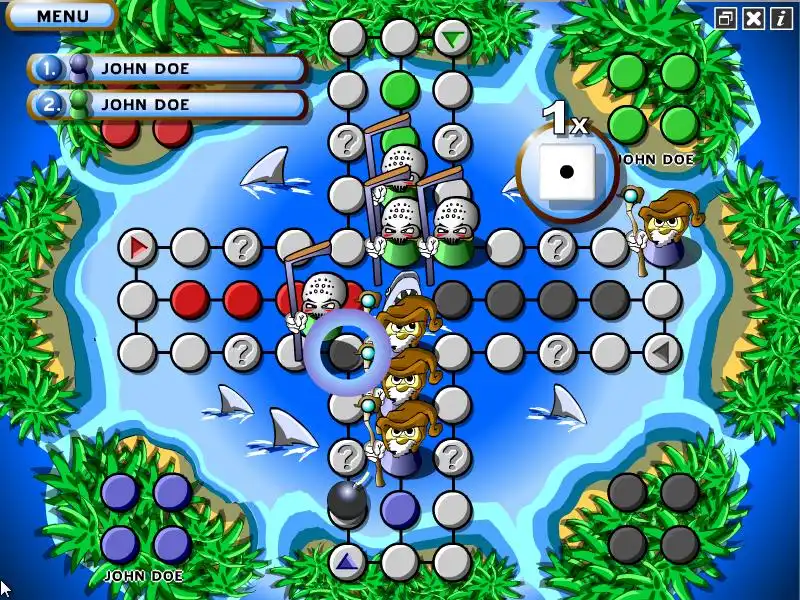Choose the board tile highlighted by the glowing ring
The width and height of the screenshot is (800, 600).
tap(346, 351)
